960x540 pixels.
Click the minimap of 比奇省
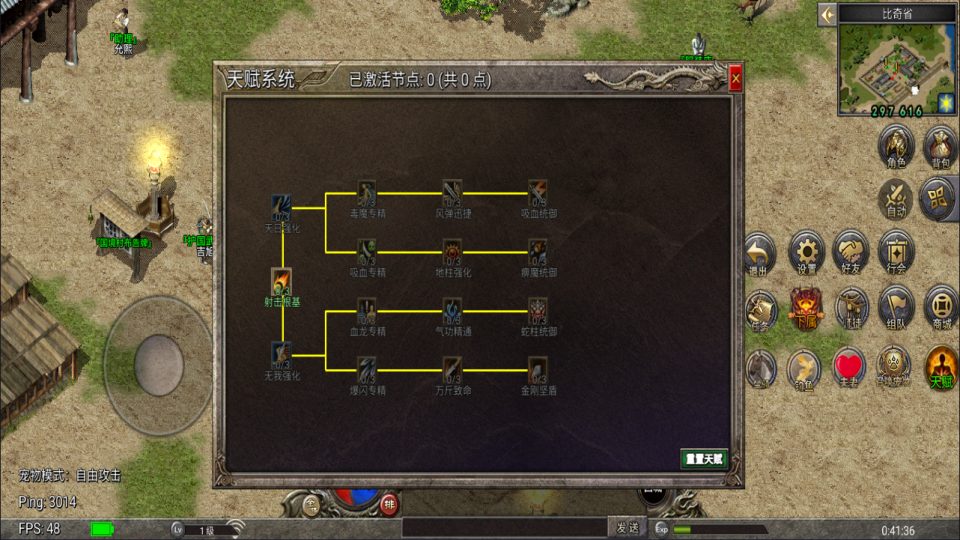click(886, 64)
